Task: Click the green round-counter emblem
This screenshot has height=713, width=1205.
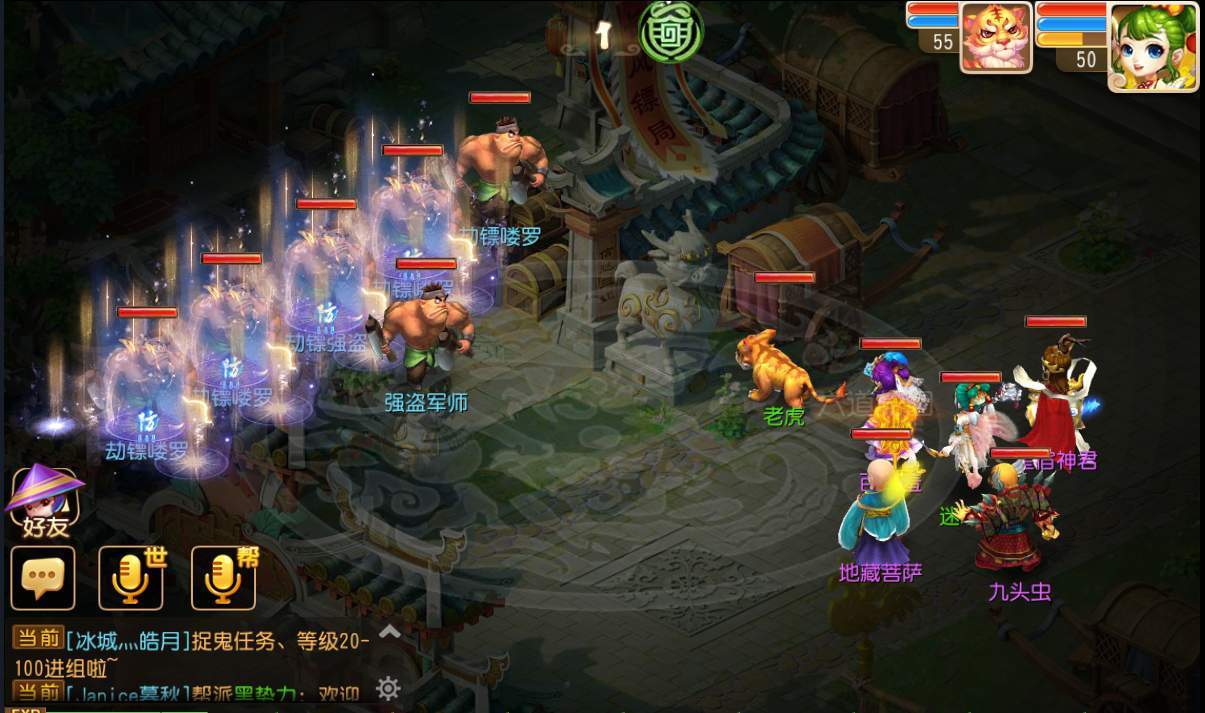Action: click(671, 28)
